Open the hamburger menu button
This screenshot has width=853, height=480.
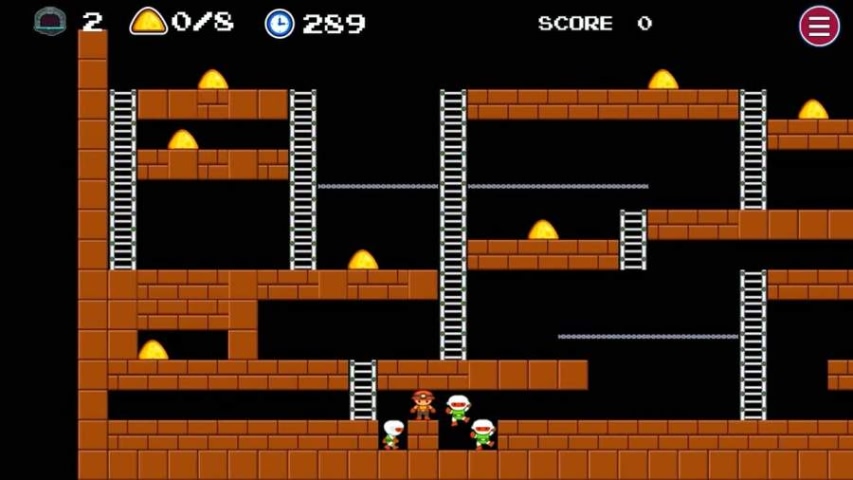click(819, 26)
